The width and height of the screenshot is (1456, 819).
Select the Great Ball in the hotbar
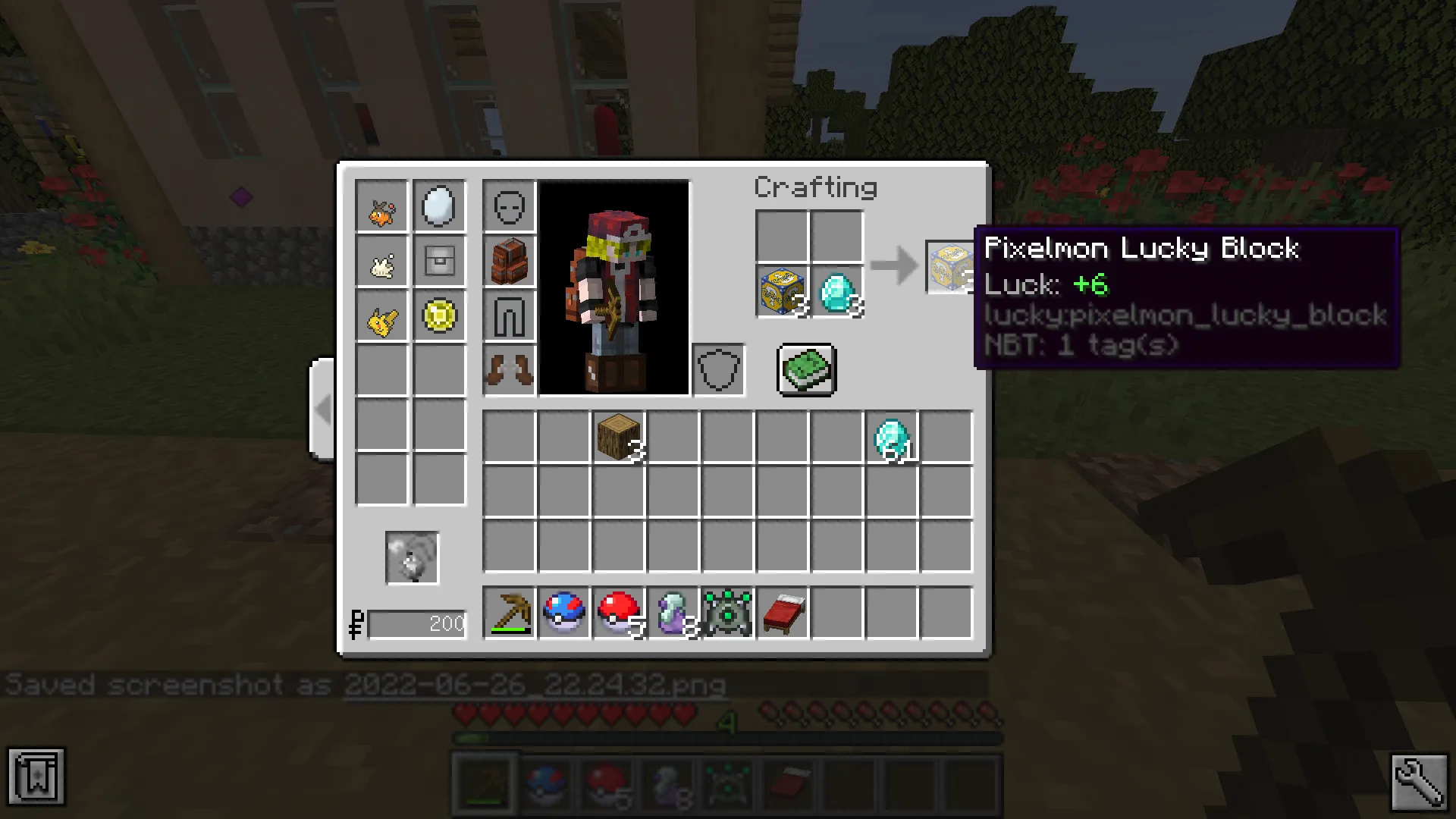[x=564, y=614]
